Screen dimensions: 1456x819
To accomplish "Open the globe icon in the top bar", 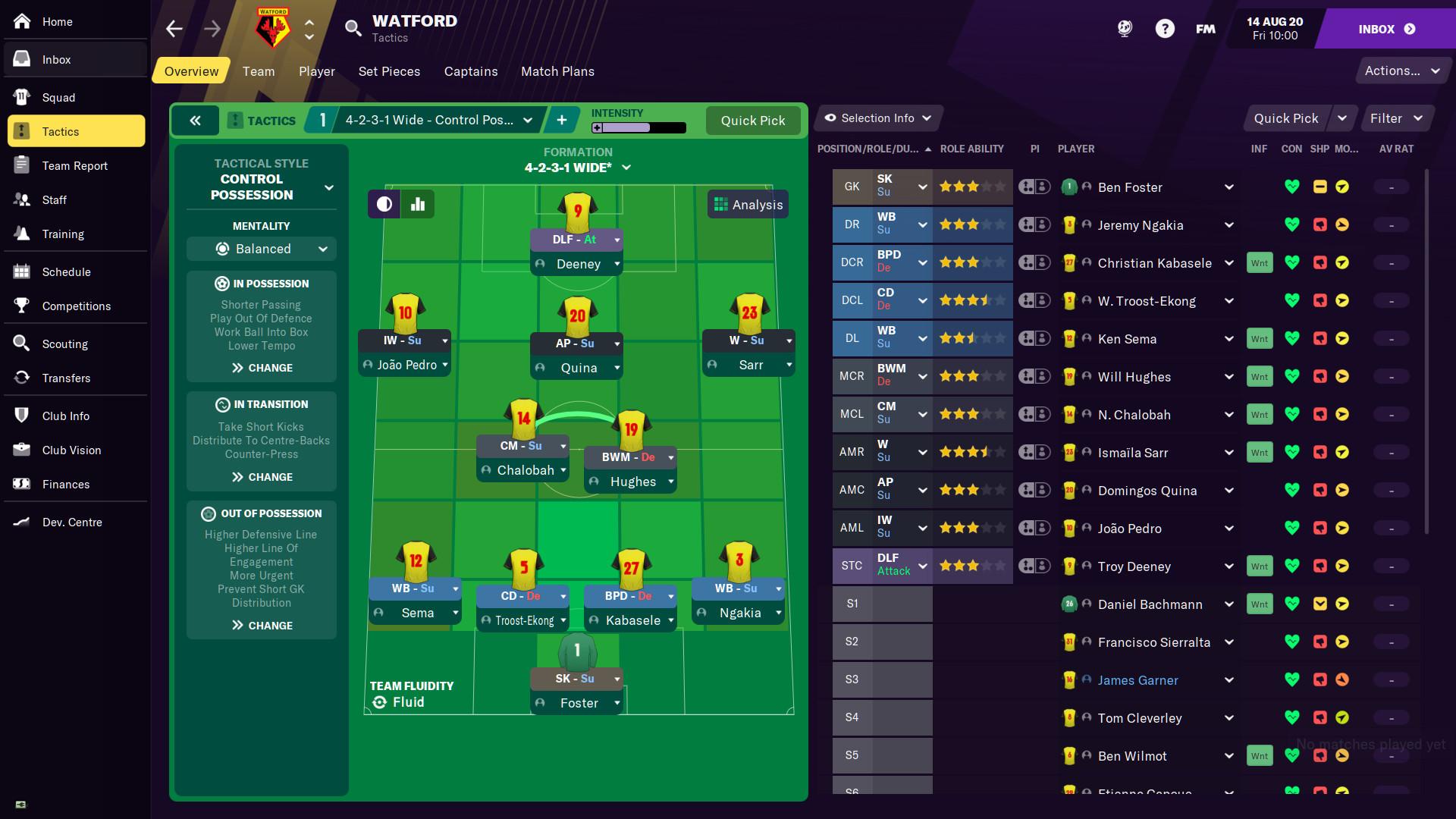I will [1125, 28].
